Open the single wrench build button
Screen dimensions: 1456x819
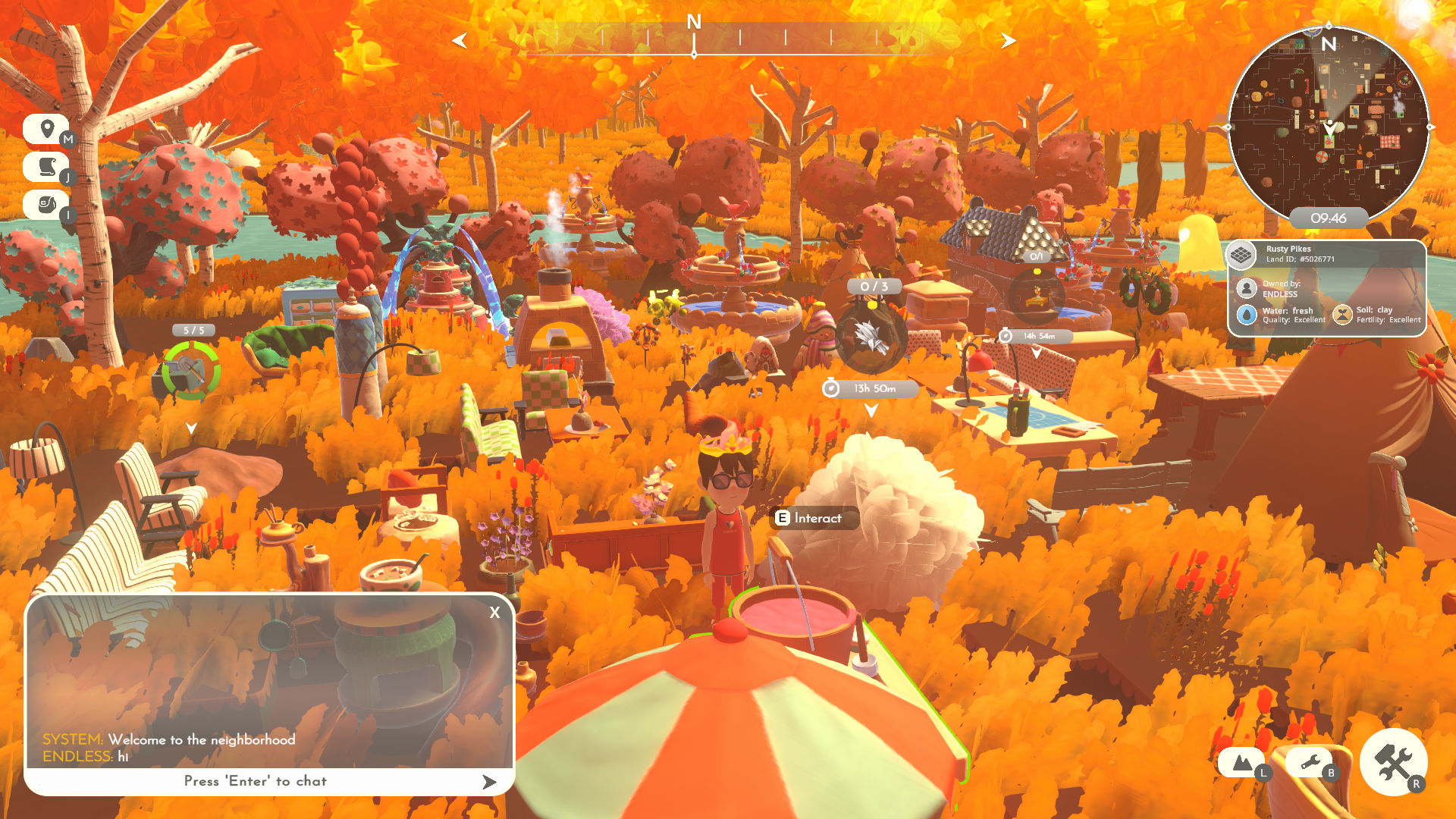pyautogui.click(x=1310, y=763)
